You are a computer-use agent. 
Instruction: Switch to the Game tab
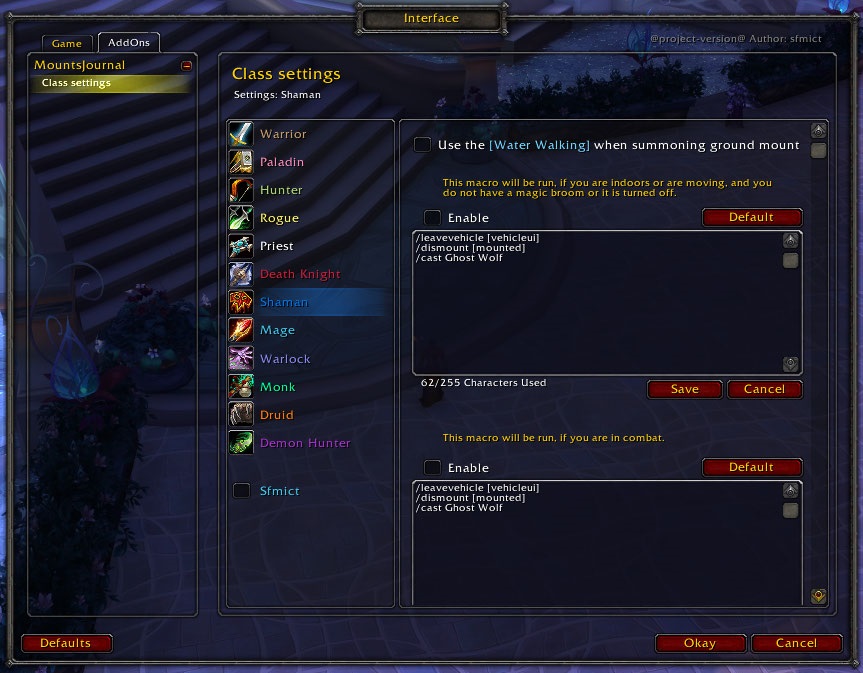click(67, 44)
